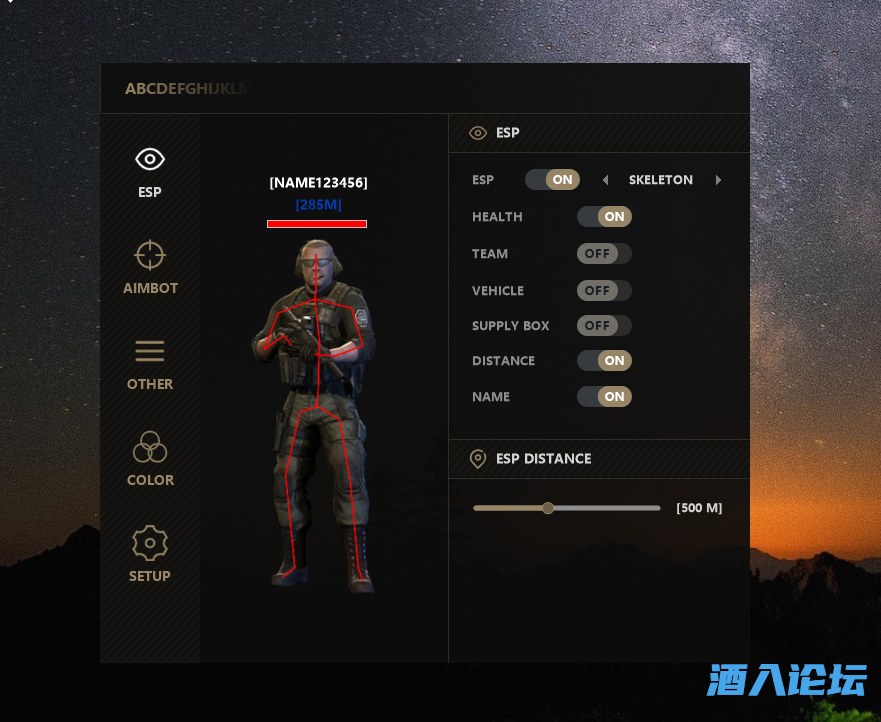This screenshot has width=881, height=722.
Task: Click the right arrow beside Skeleton
Action: (718, 181)
